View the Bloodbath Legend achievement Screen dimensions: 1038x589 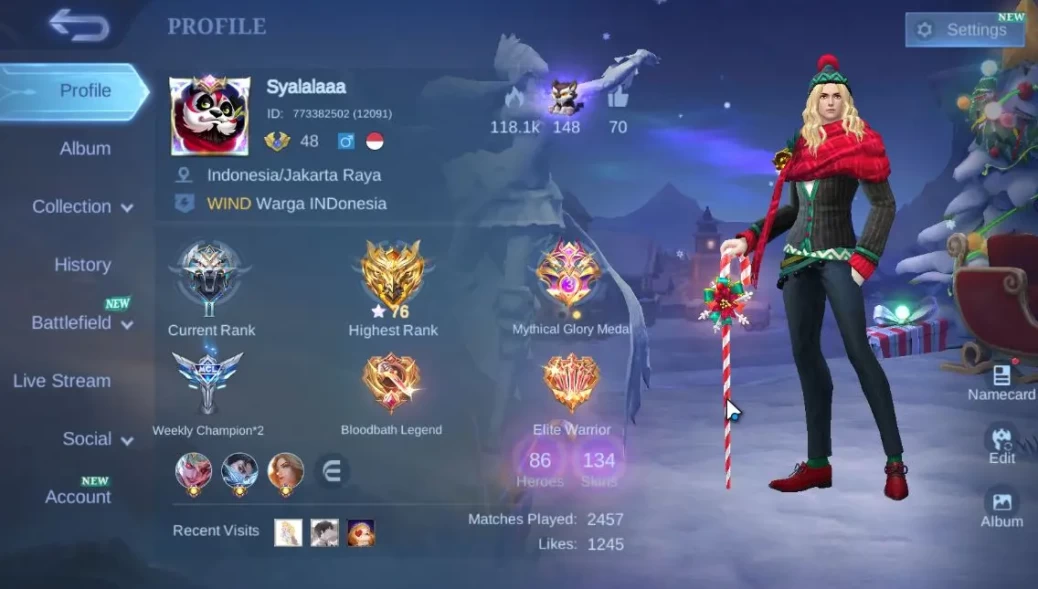pyautogui.click(x=391, y=385)
